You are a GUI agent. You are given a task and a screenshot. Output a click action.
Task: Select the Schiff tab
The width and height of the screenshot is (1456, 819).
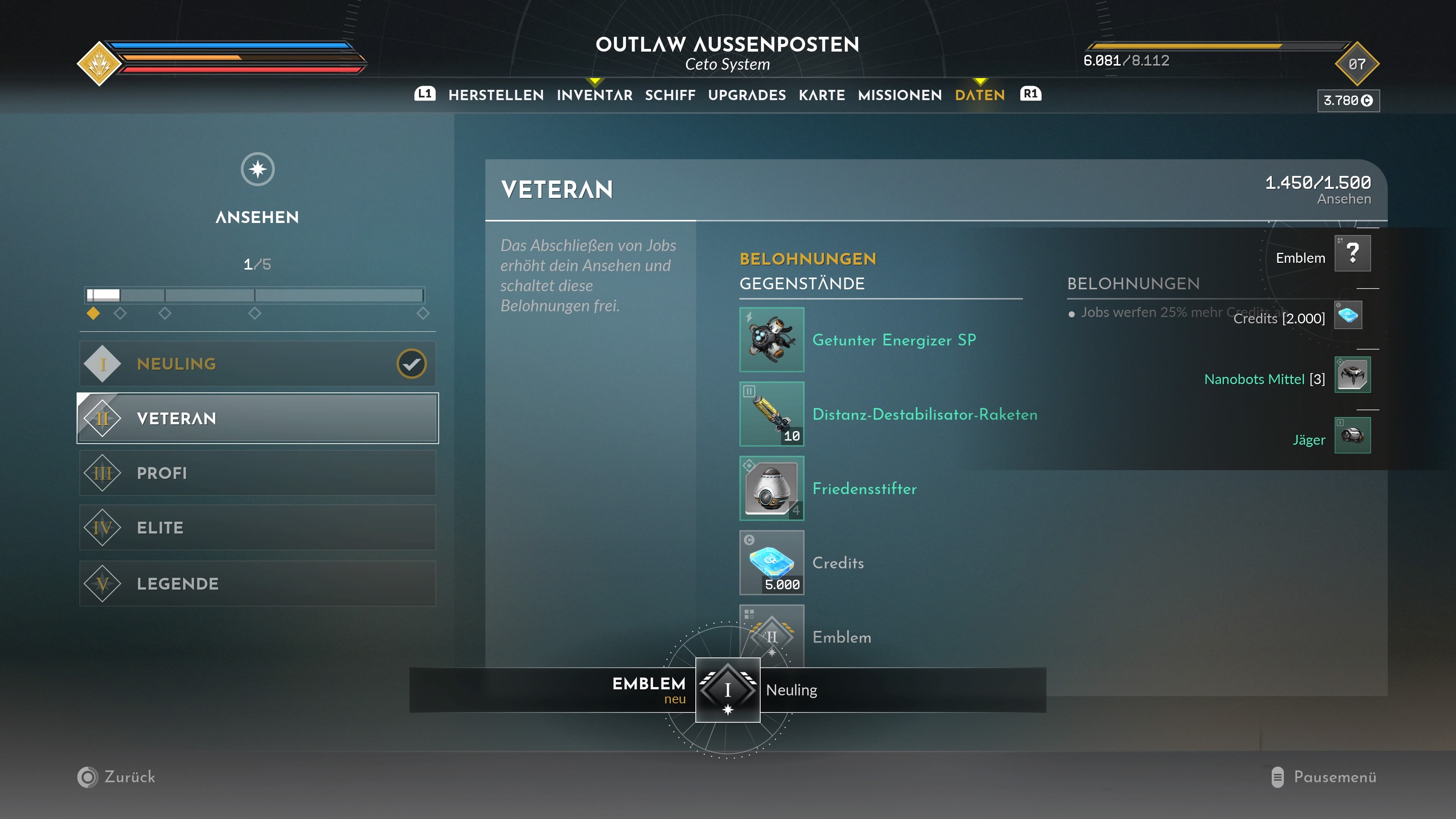(670, 95)
